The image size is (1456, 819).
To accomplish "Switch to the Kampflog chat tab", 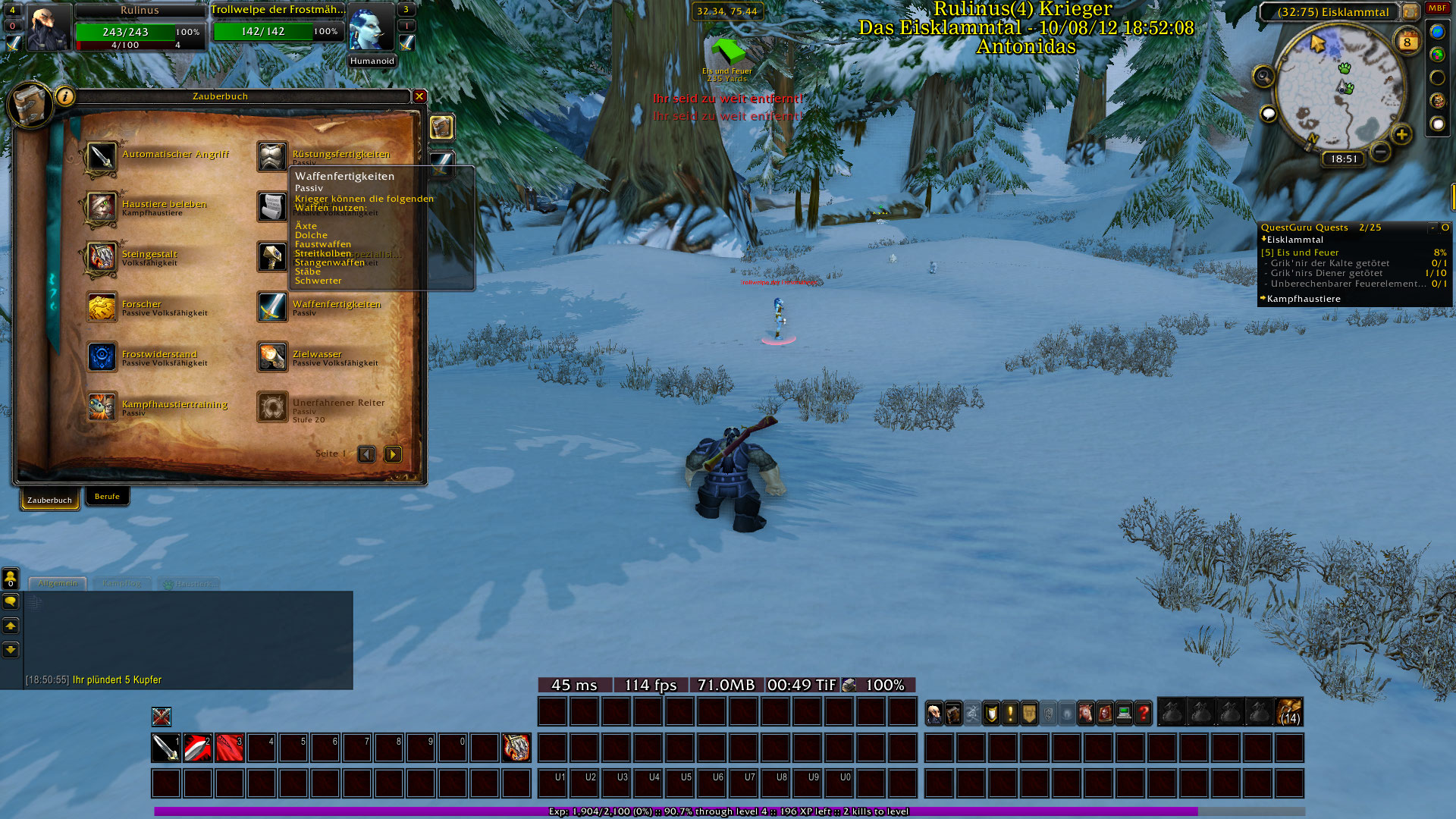I will 121,584.
